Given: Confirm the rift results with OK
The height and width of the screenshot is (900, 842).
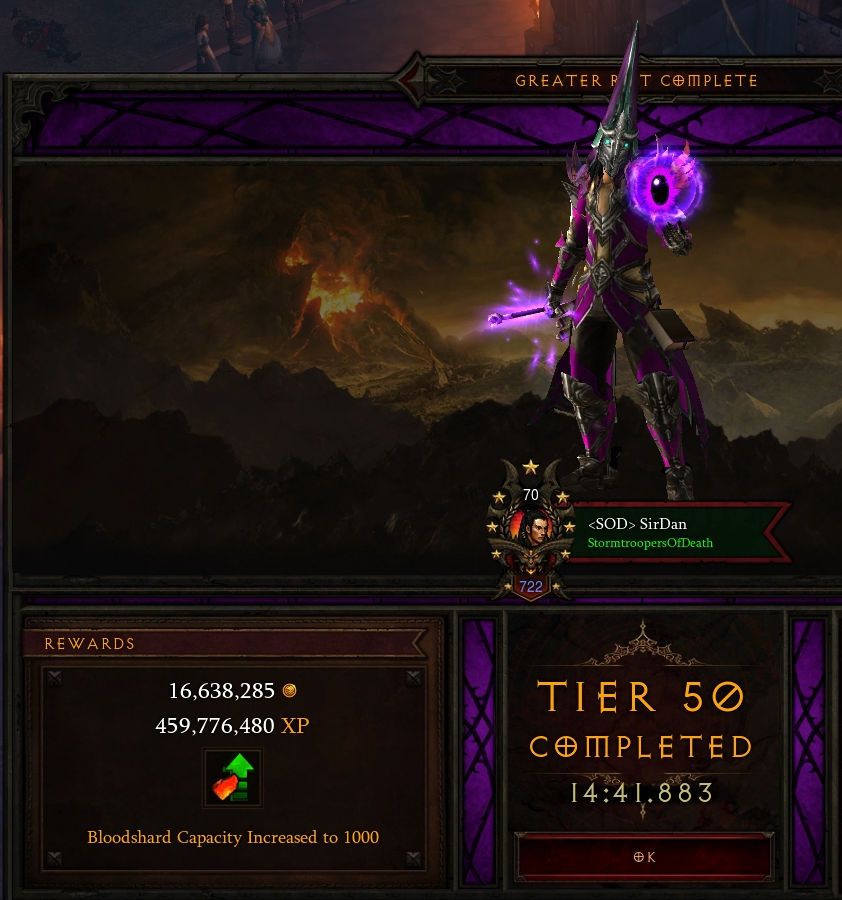Looking at the screenshot, I should pos(644,857).
